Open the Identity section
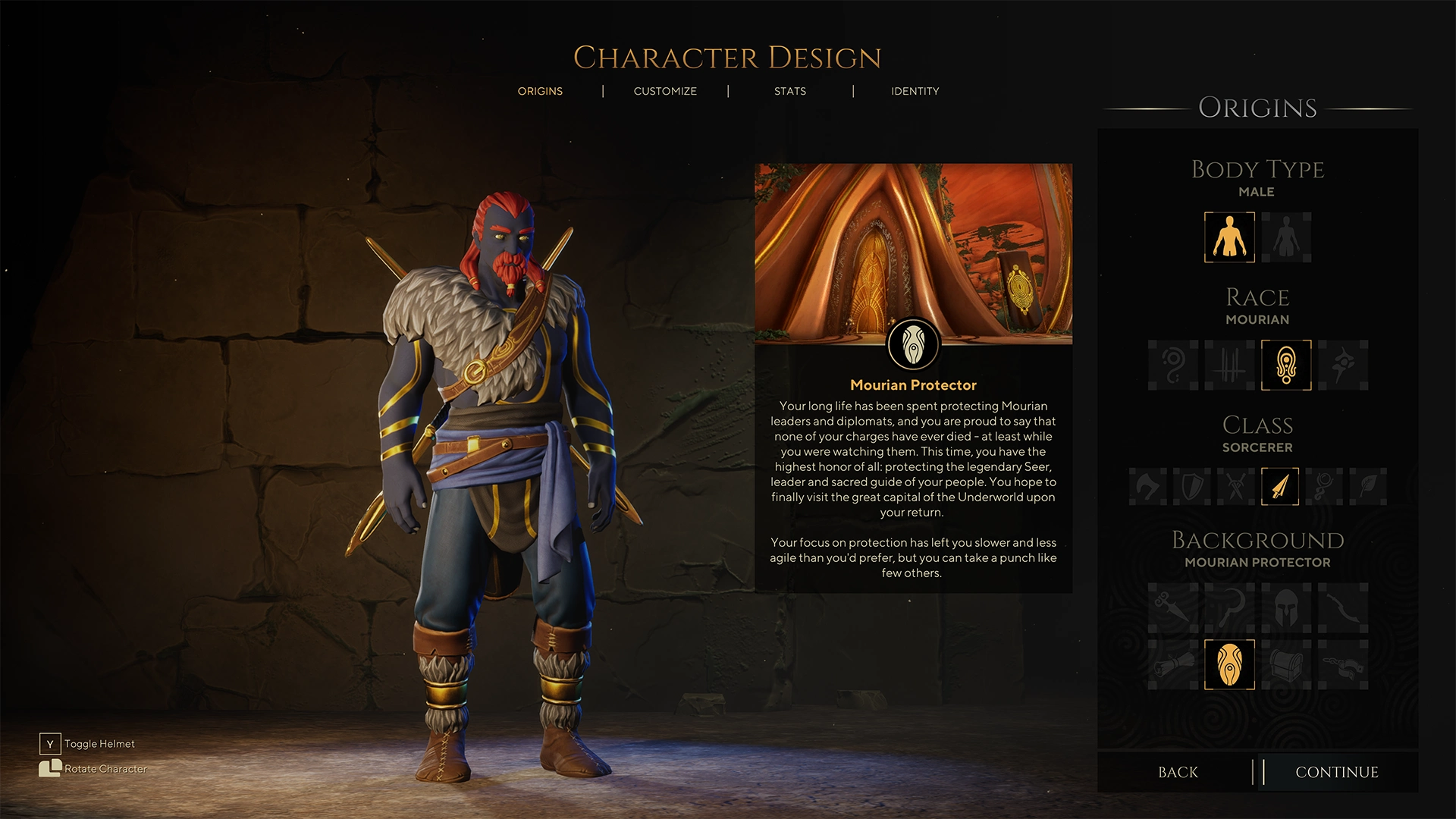The width and height of the screenshot is (1456, 819). click(x=915, y=91)
